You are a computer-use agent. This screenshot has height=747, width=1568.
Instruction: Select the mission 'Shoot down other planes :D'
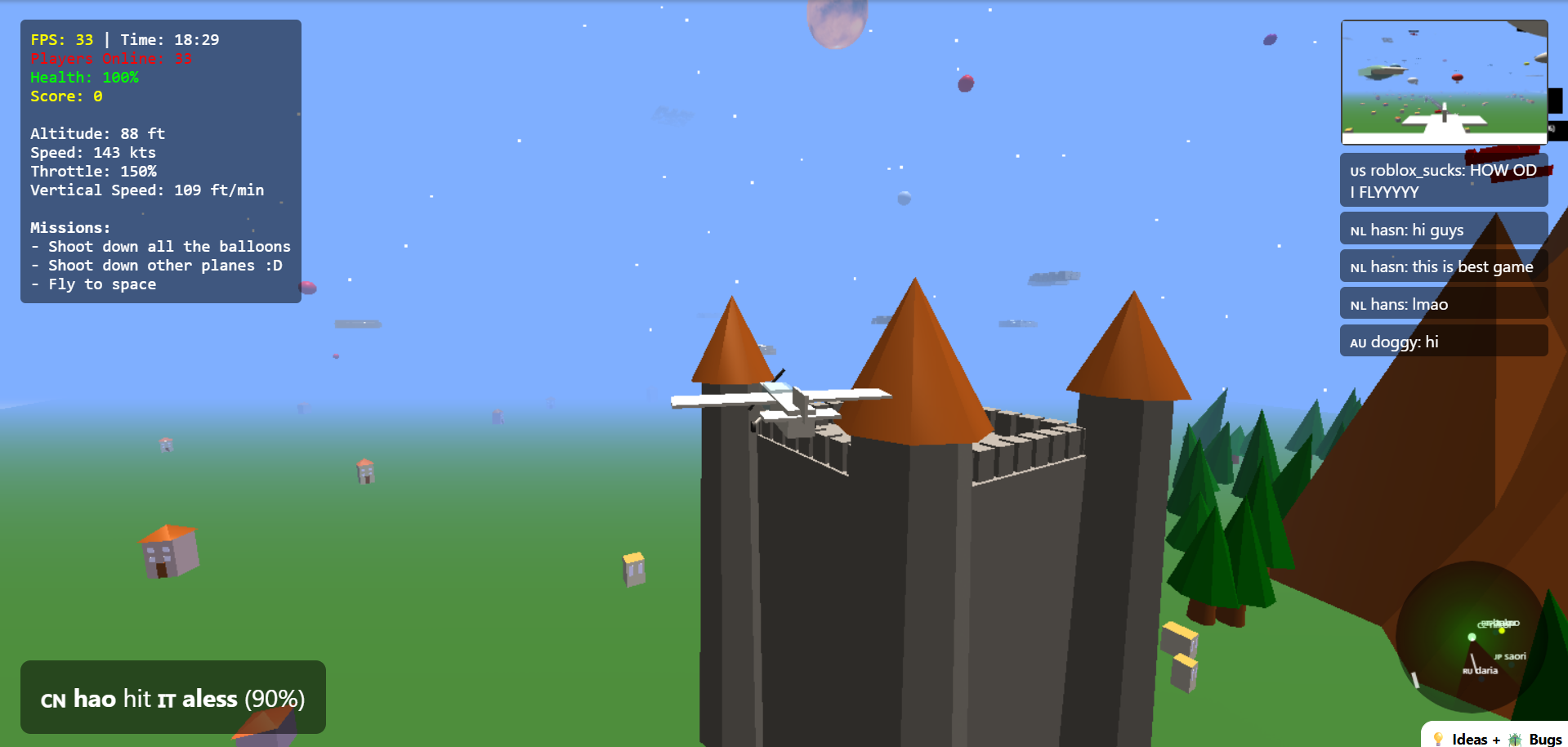[157, 265]
